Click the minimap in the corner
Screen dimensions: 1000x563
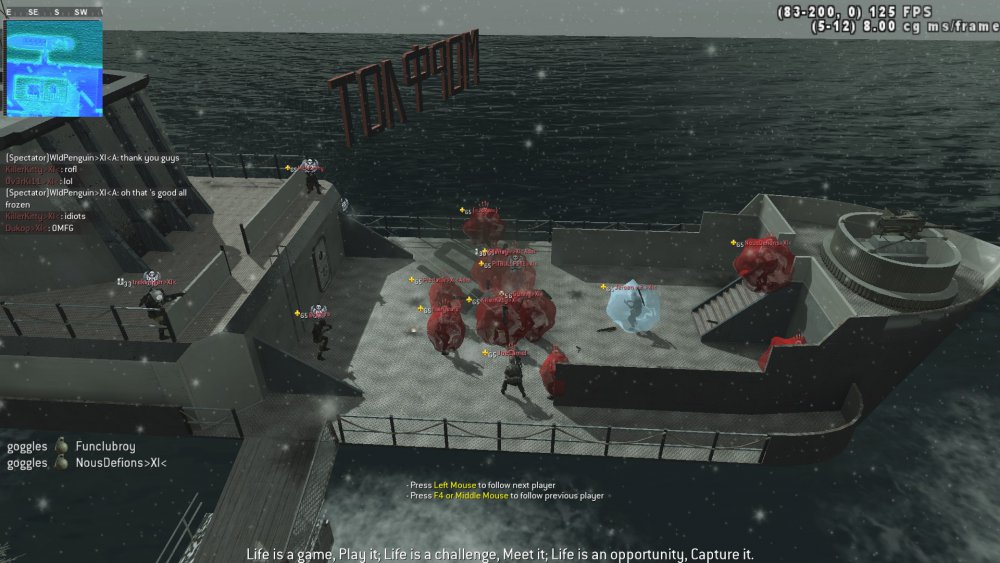[55, 68]
